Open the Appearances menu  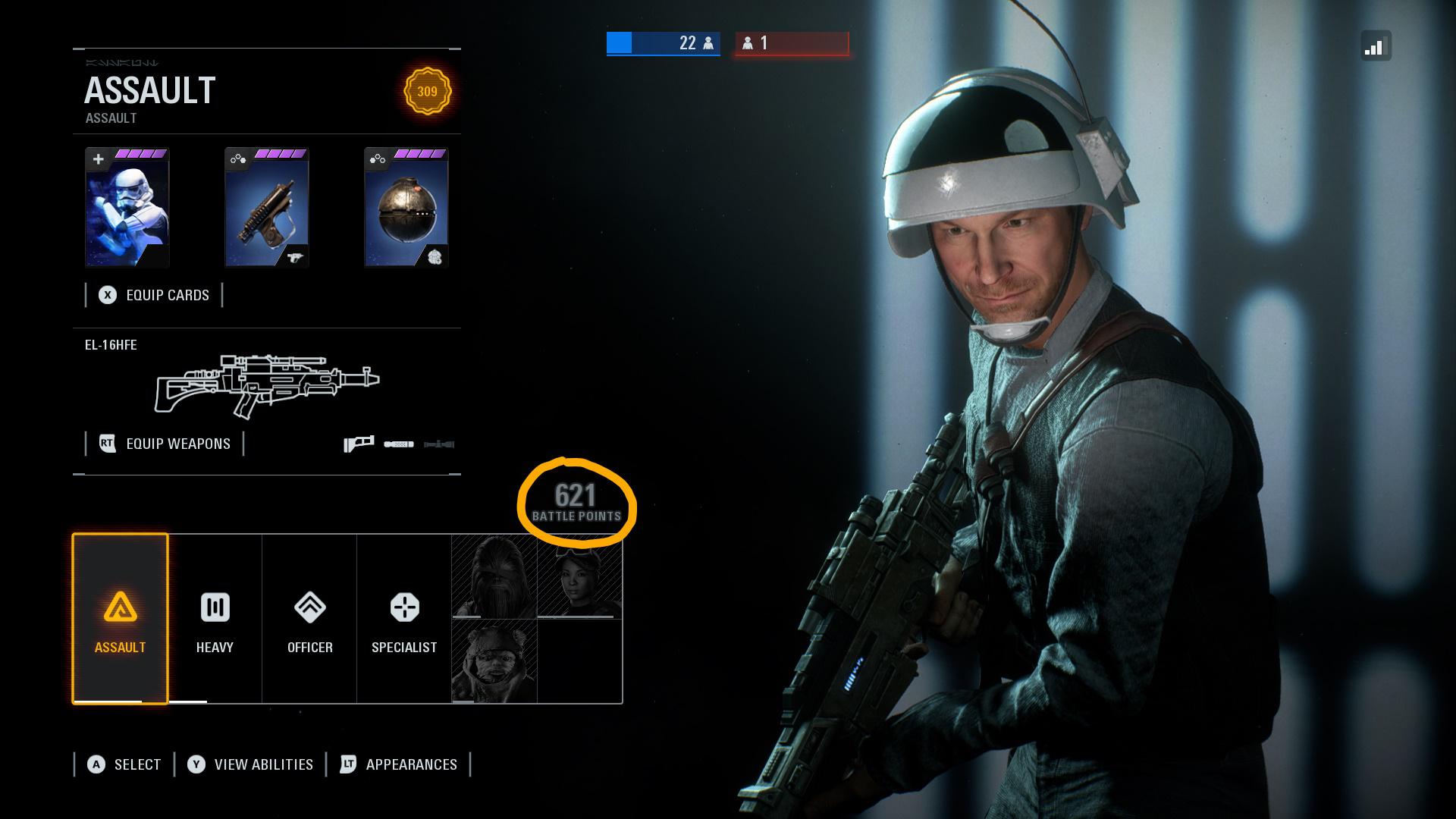[x=399, y=764]
